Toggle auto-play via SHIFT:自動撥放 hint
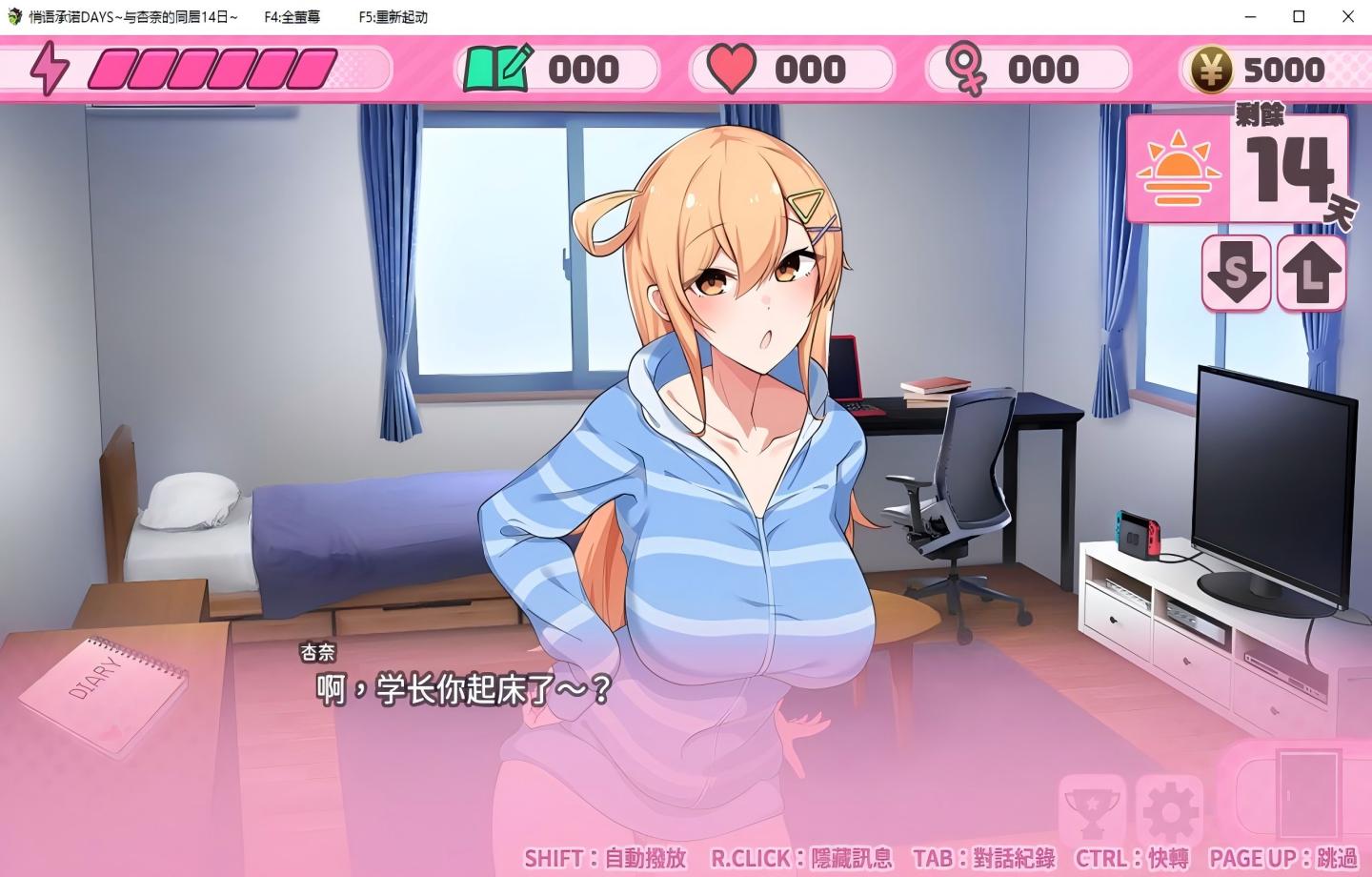This screenshot has height=877, width=1372. (603, 857)
